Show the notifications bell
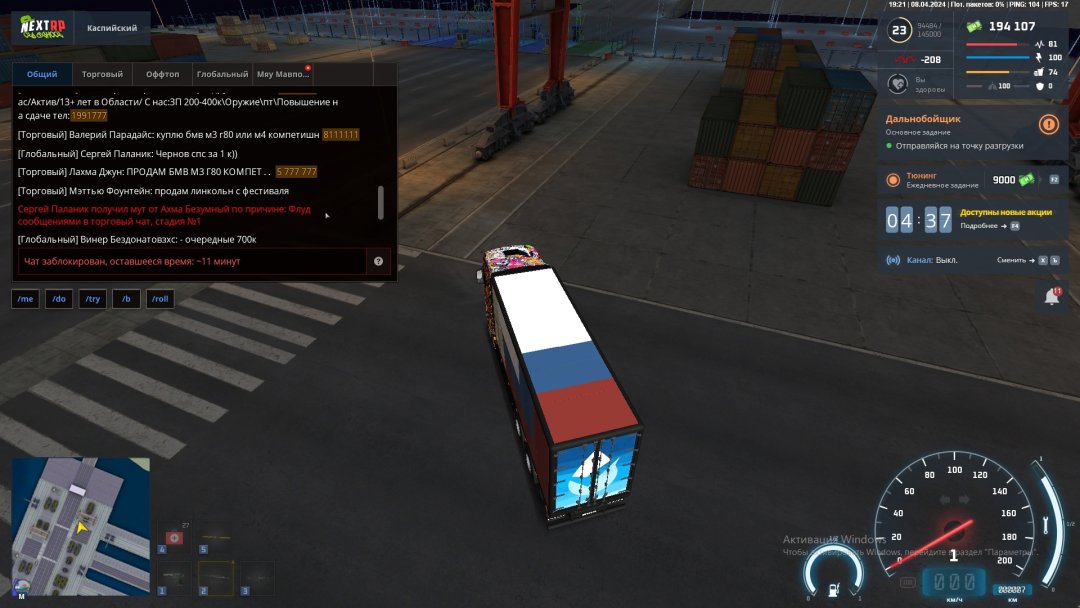1080x608 pixels. 1052,297
